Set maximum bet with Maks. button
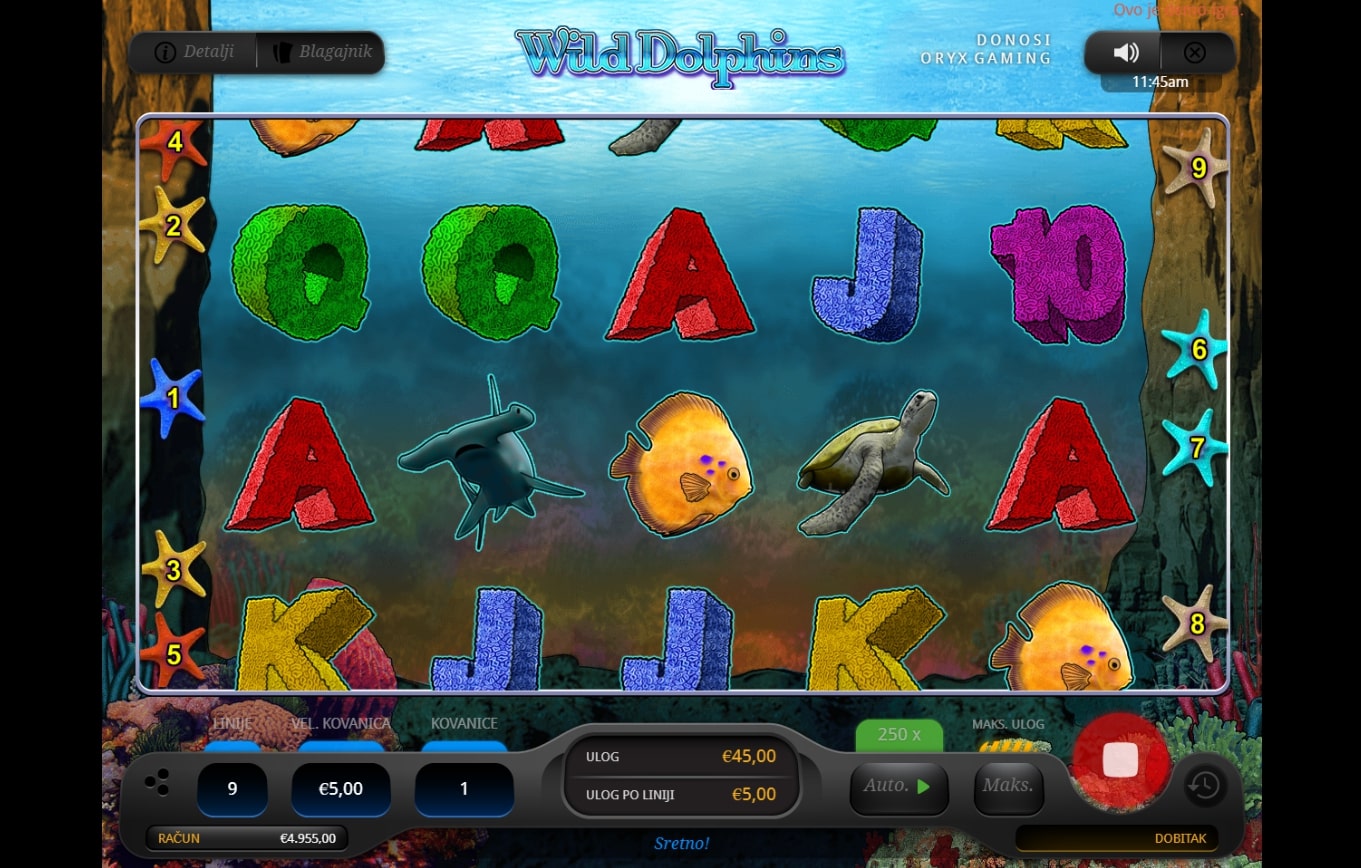This screenshot has height=868, width=1361. click(x=1008, y=786)
